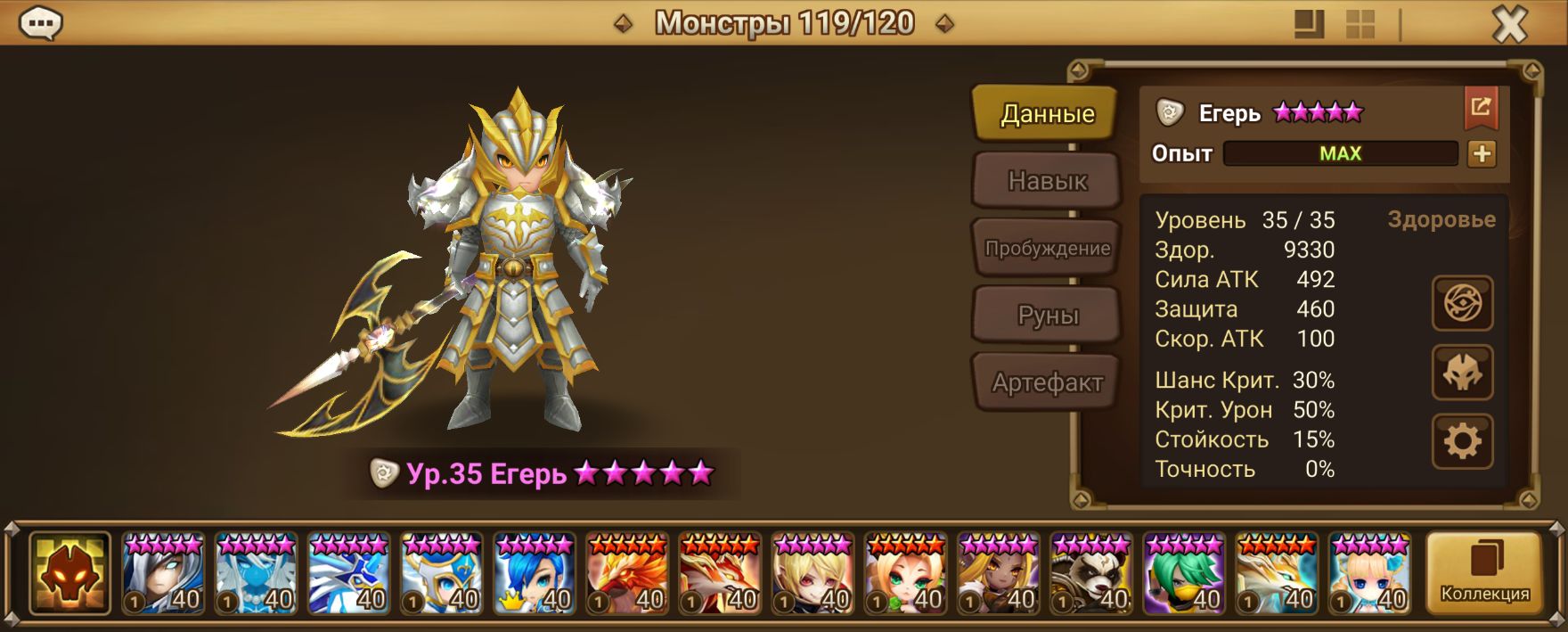Tap the plus button next to Опыт bar

pos(1482,153)
